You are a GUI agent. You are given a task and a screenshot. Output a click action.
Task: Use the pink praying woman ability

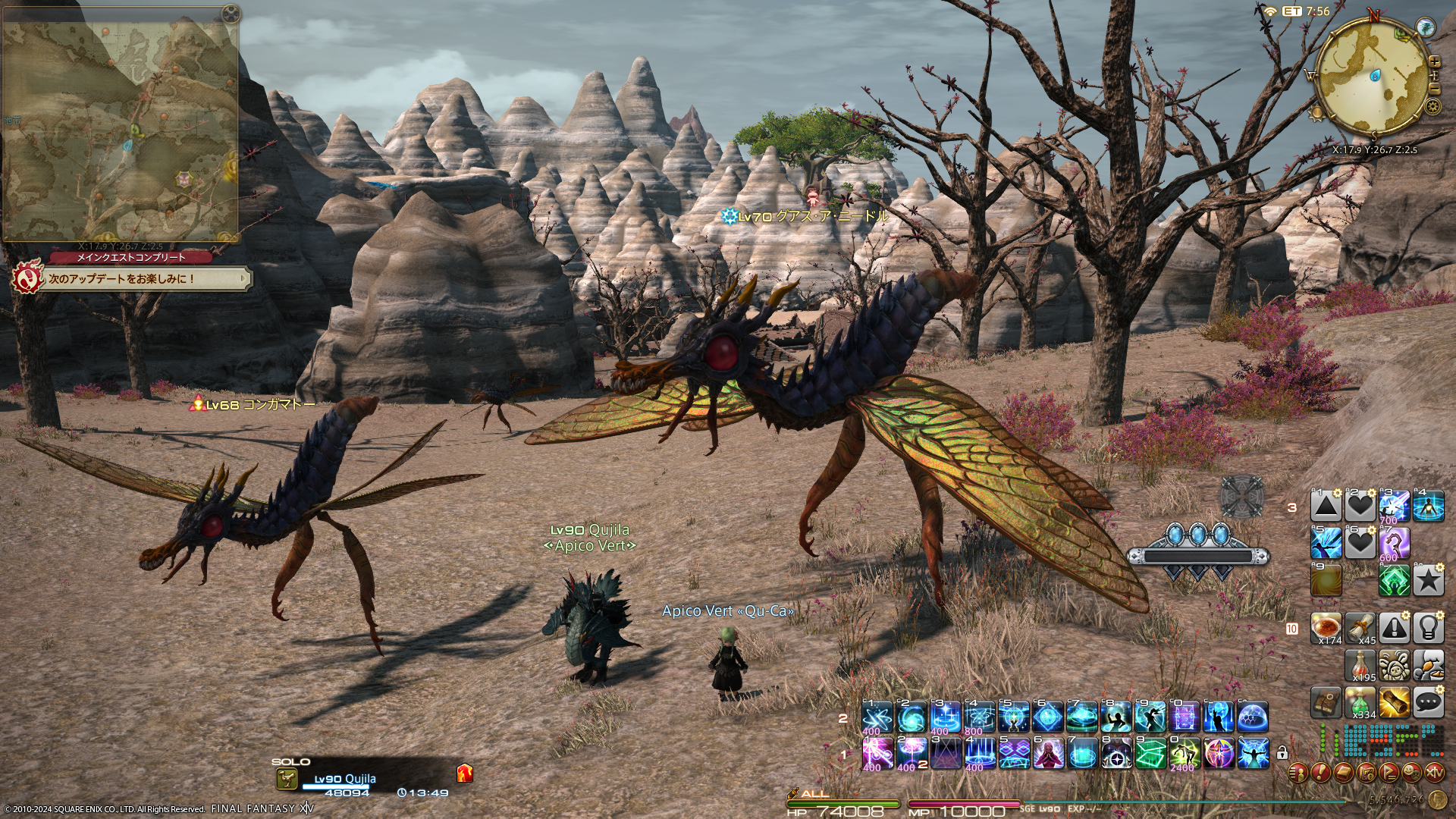(x=1047, y=753)
